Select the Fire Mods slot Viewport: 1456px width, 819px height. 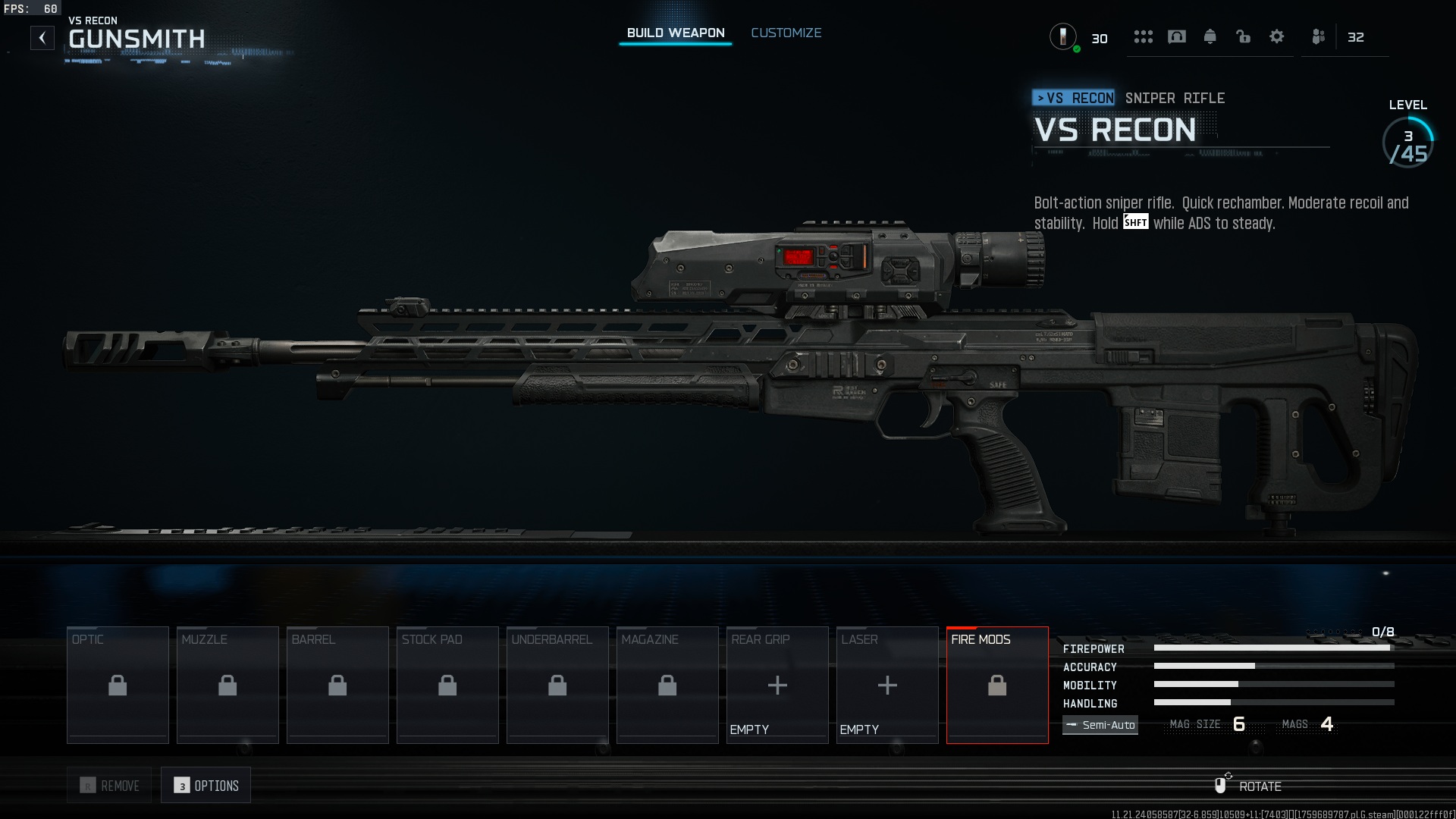[997, 685]
